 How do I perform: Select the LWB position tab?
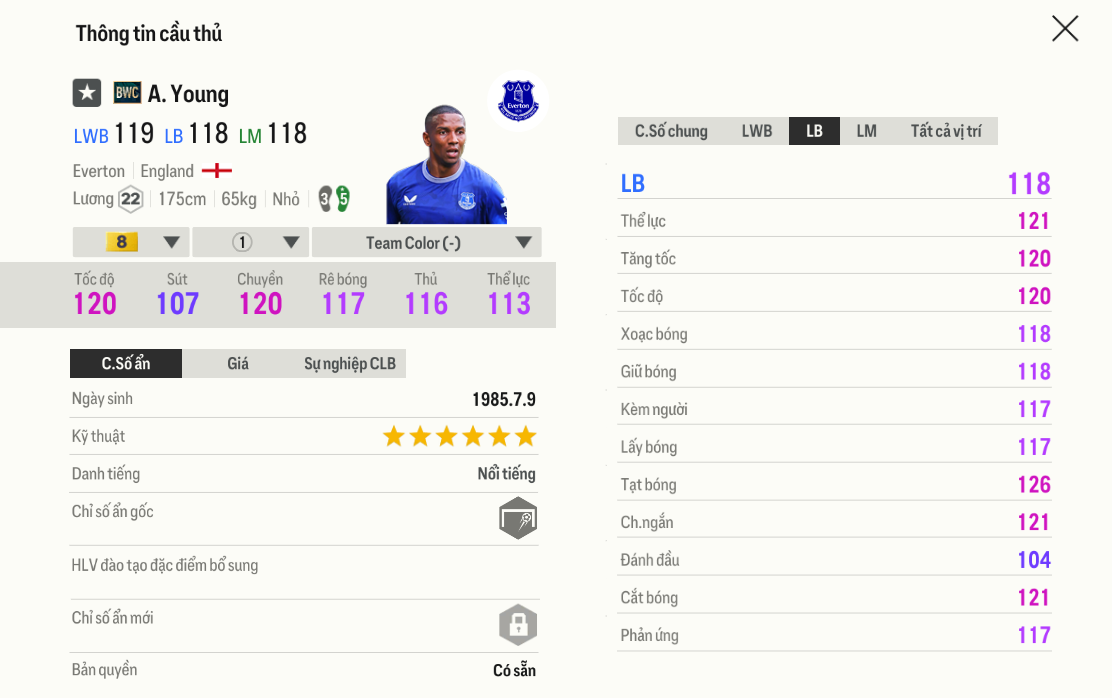coord(756,131)
